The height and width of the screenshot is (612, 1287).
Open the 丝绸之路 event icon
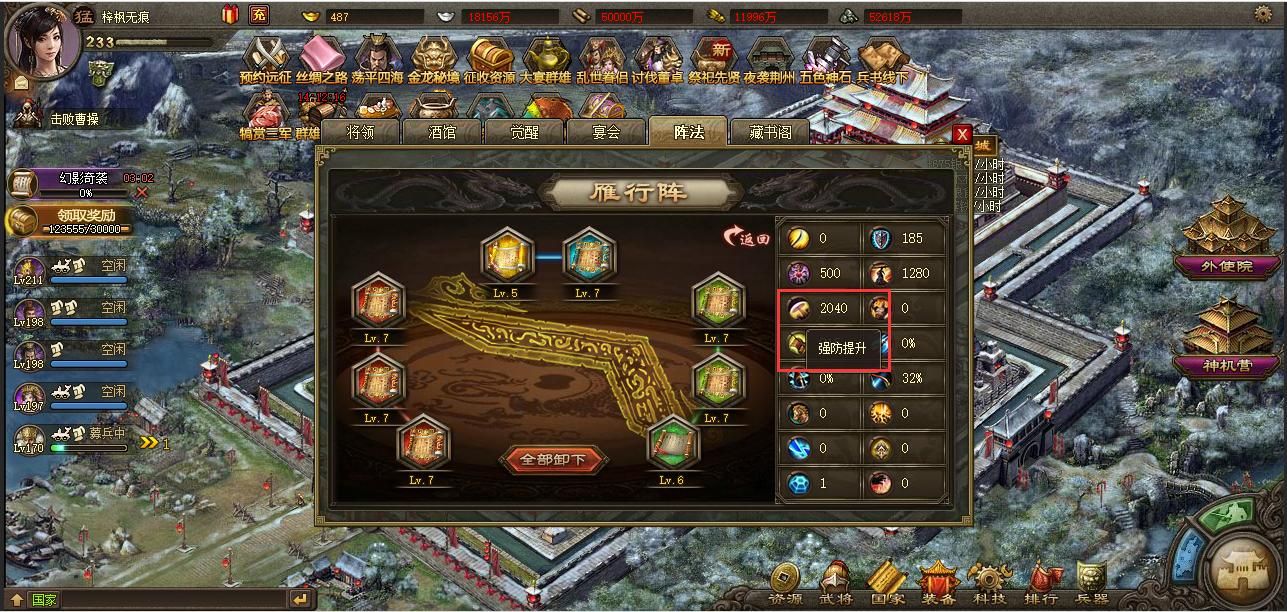click(x=322, y=59)
